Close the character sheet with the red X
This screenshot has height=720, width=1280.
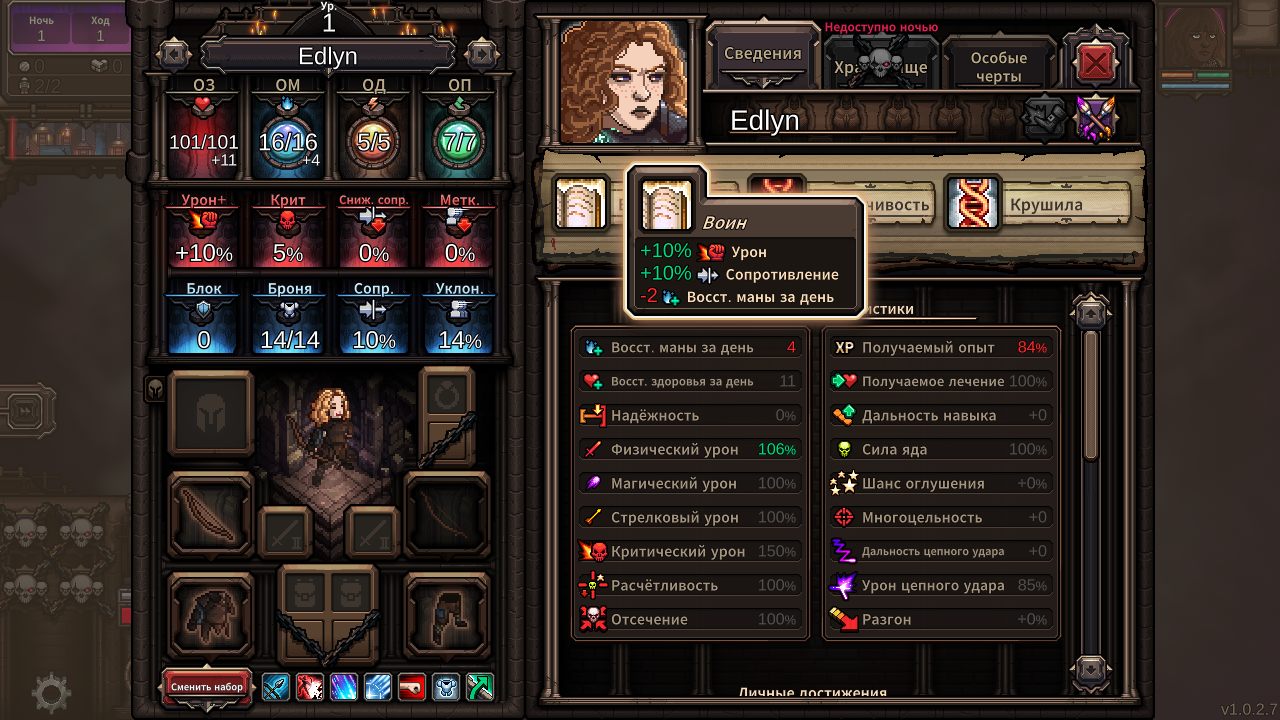click(1096, 64)
